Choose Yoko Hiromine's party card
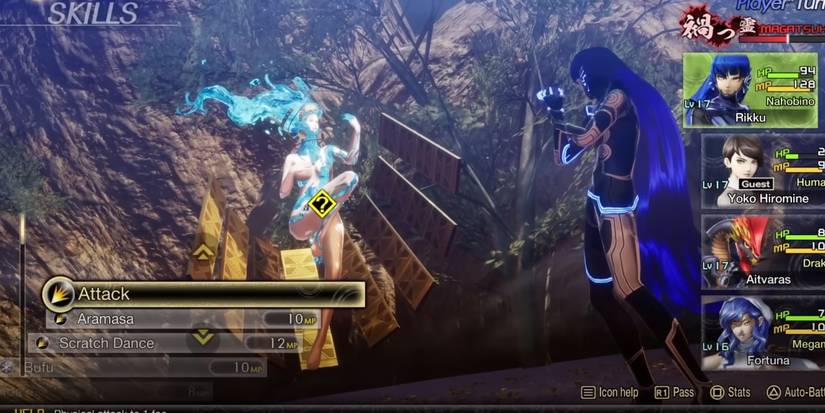825x413 pixels. click(760, 170)
